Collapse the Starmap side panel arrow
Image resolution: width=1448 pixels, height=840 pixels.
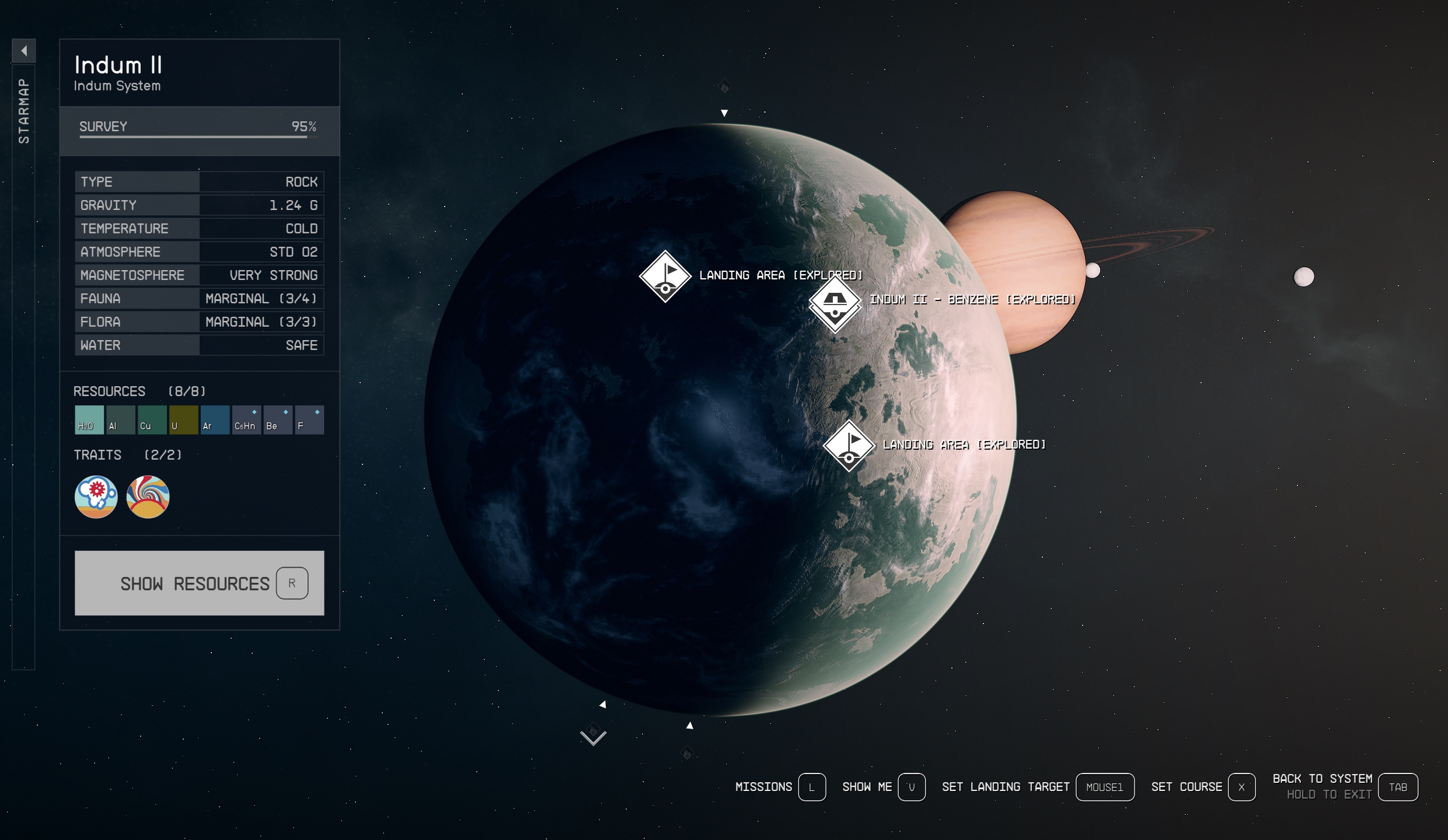coord(24,51)
